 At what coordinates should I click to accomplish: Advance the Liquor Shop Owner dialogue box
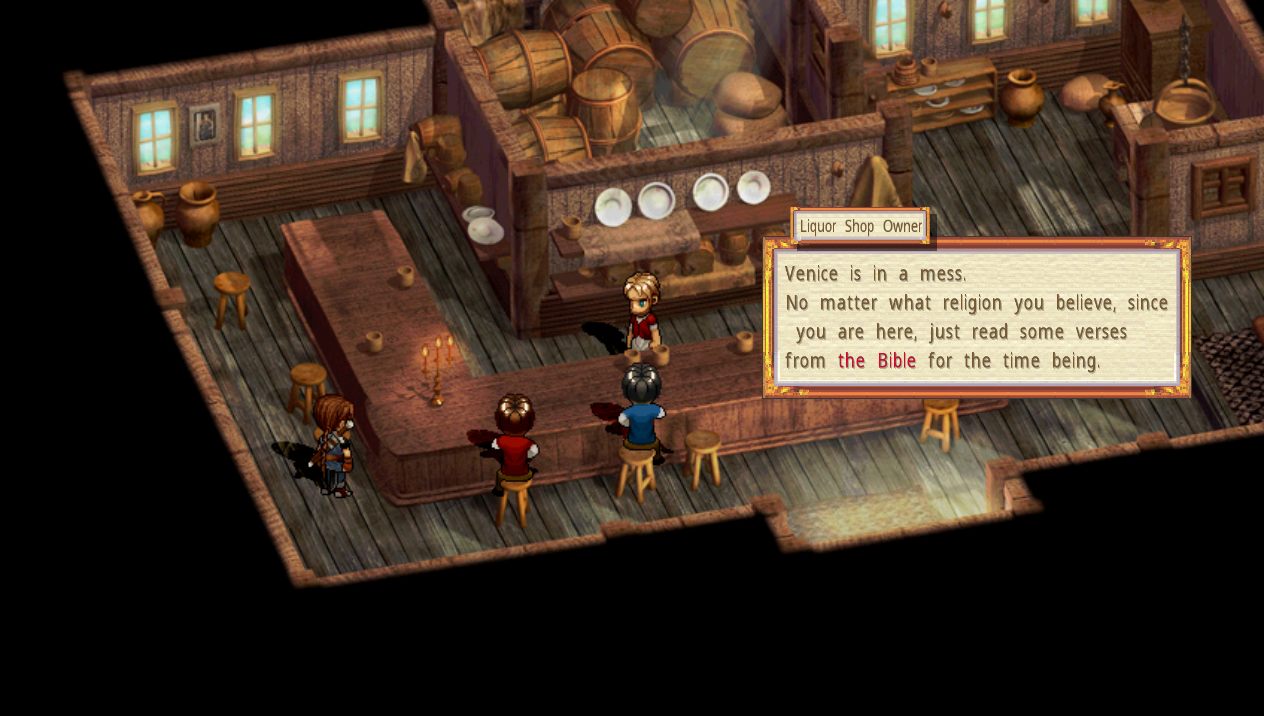[976, 317]
